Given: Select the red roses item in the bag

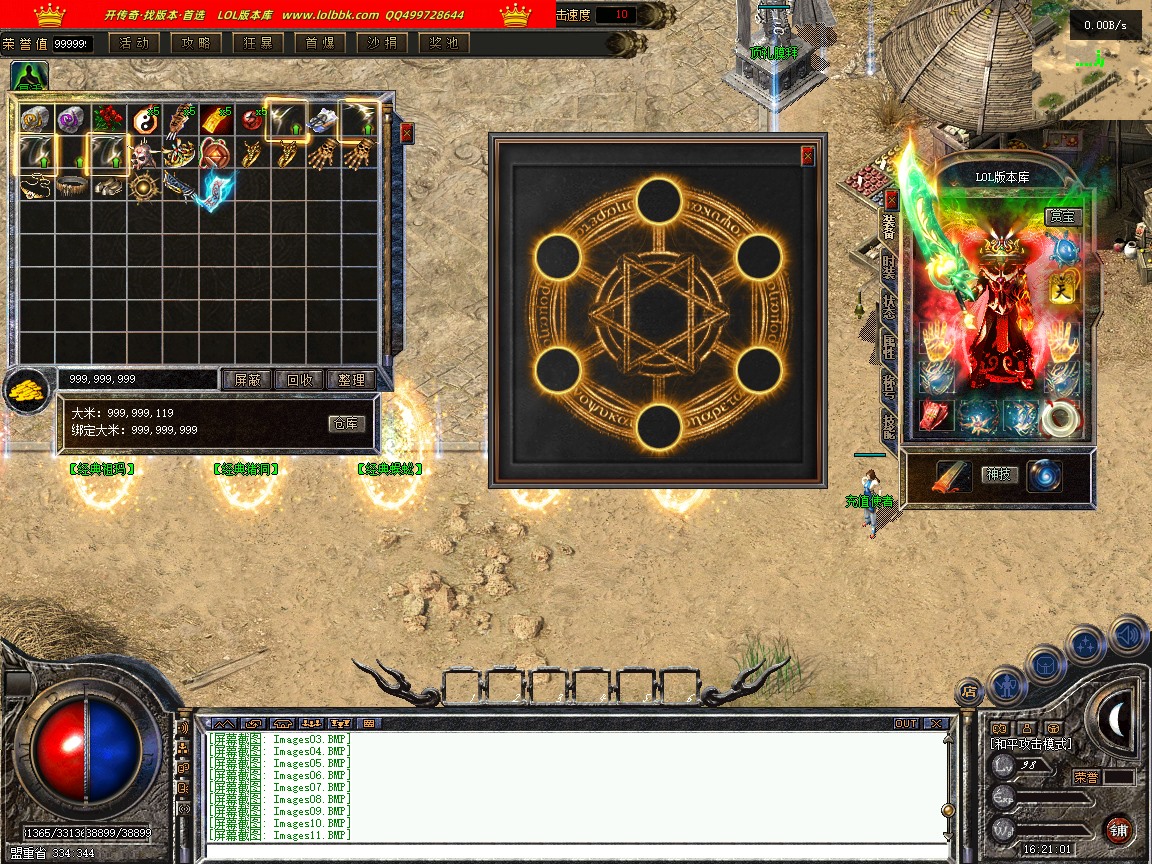Looking at the screenshot, I should point(105,120).
